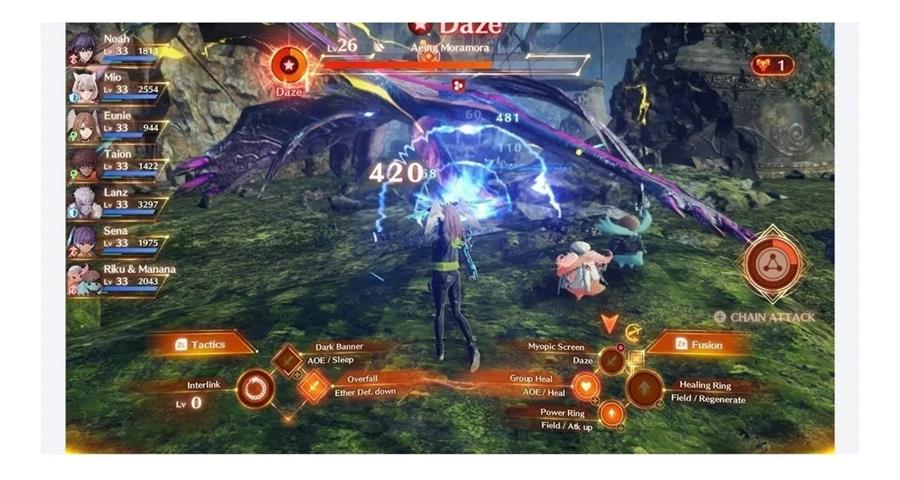The height and width of the screenshot is (480, 900).
Task: Click the Daze status icon on enemy
Action: (288, 66)
